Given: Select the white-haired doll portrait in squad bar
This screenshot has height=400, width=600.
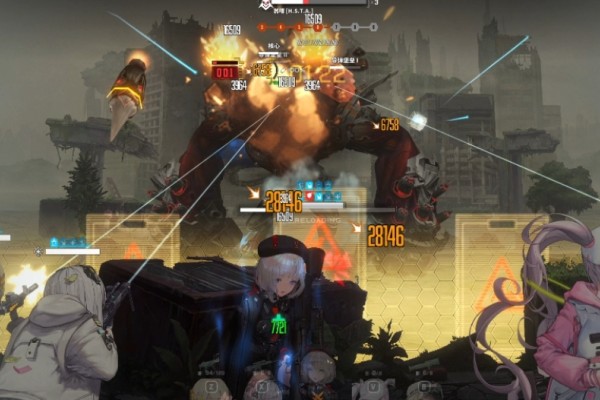Looking at the screenshot, I should tap(318, 372).
